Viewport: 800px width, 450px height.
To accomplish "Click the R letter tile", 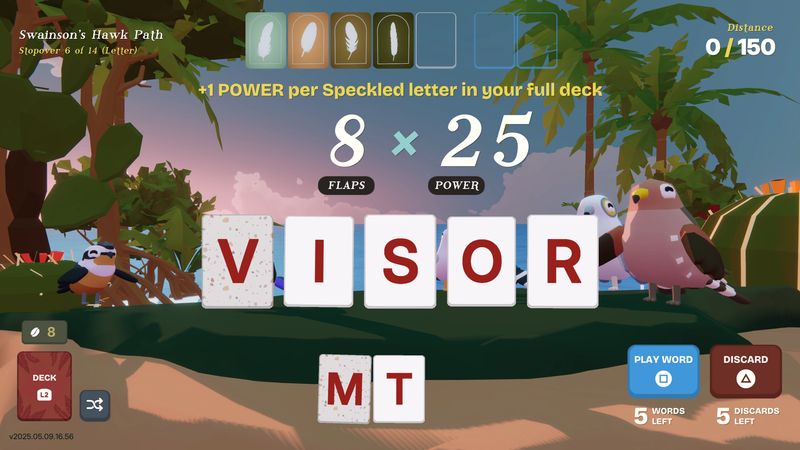I will coord(563,261).
